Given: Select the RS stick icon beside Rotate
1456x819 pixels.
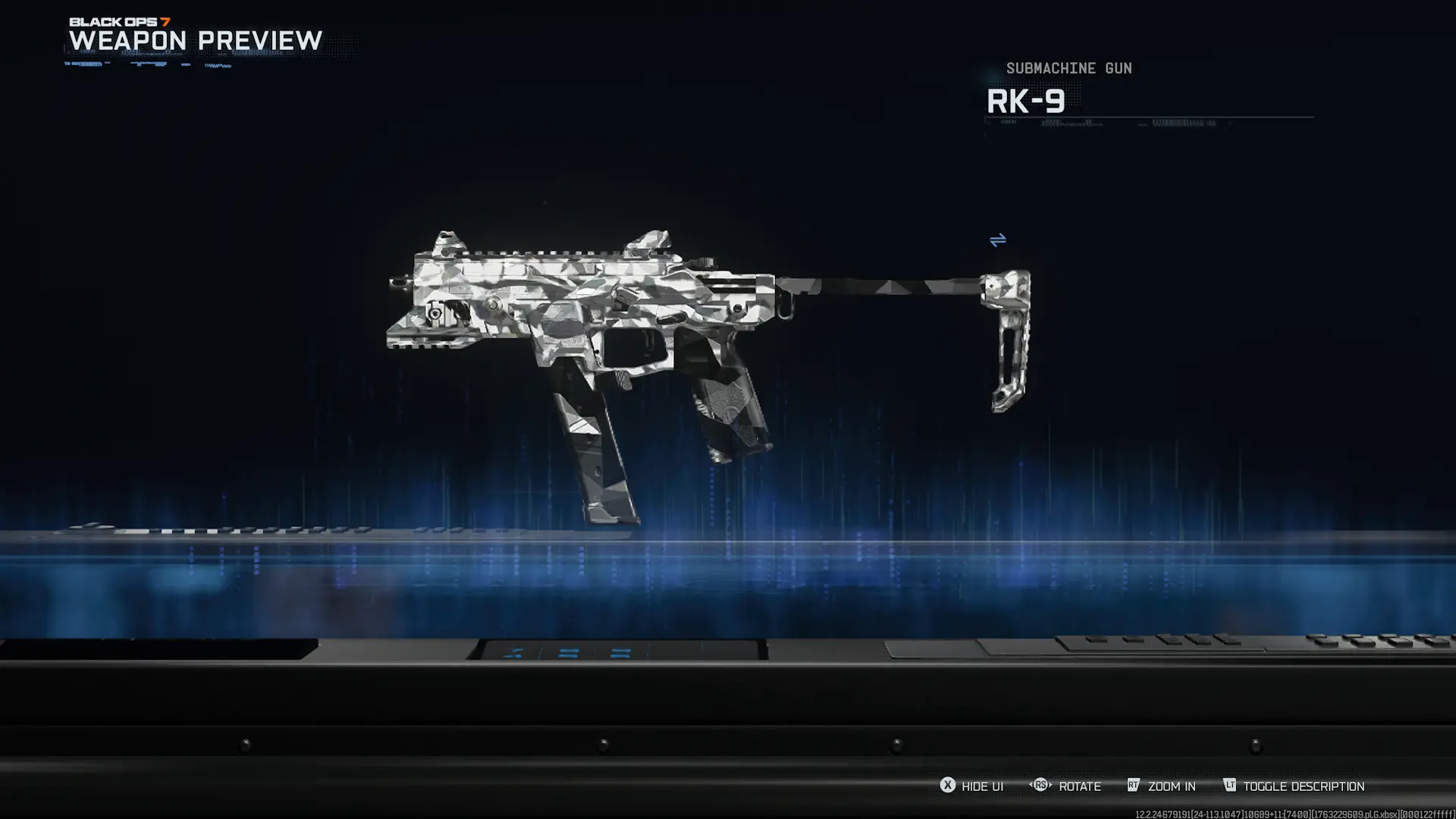Looking at the screenshot, I should [x=1040, y=786].
